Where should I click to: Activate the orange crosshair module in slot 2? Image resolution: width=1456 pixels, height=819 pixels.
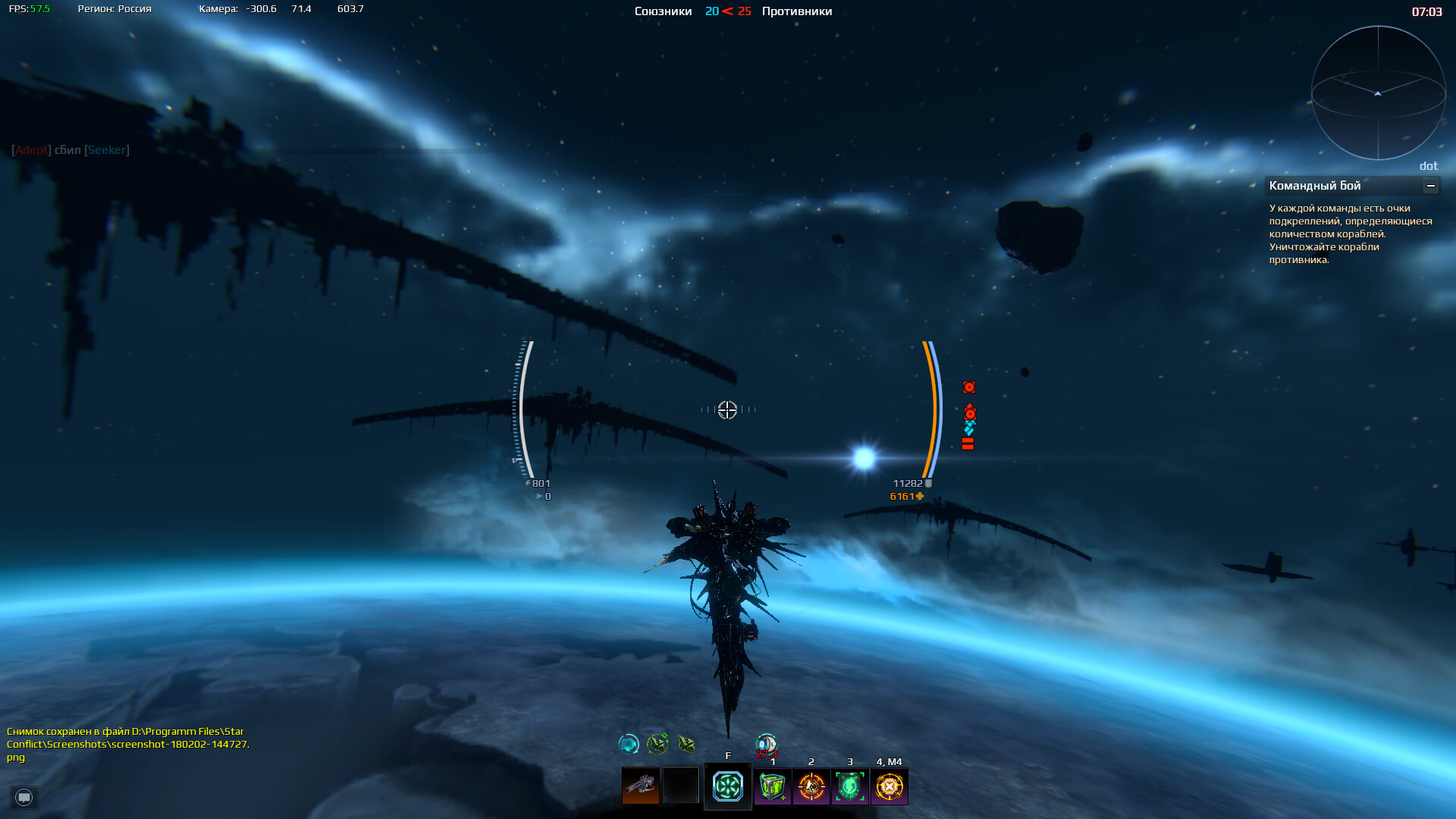pyautogui.click(x=811, y=786)
